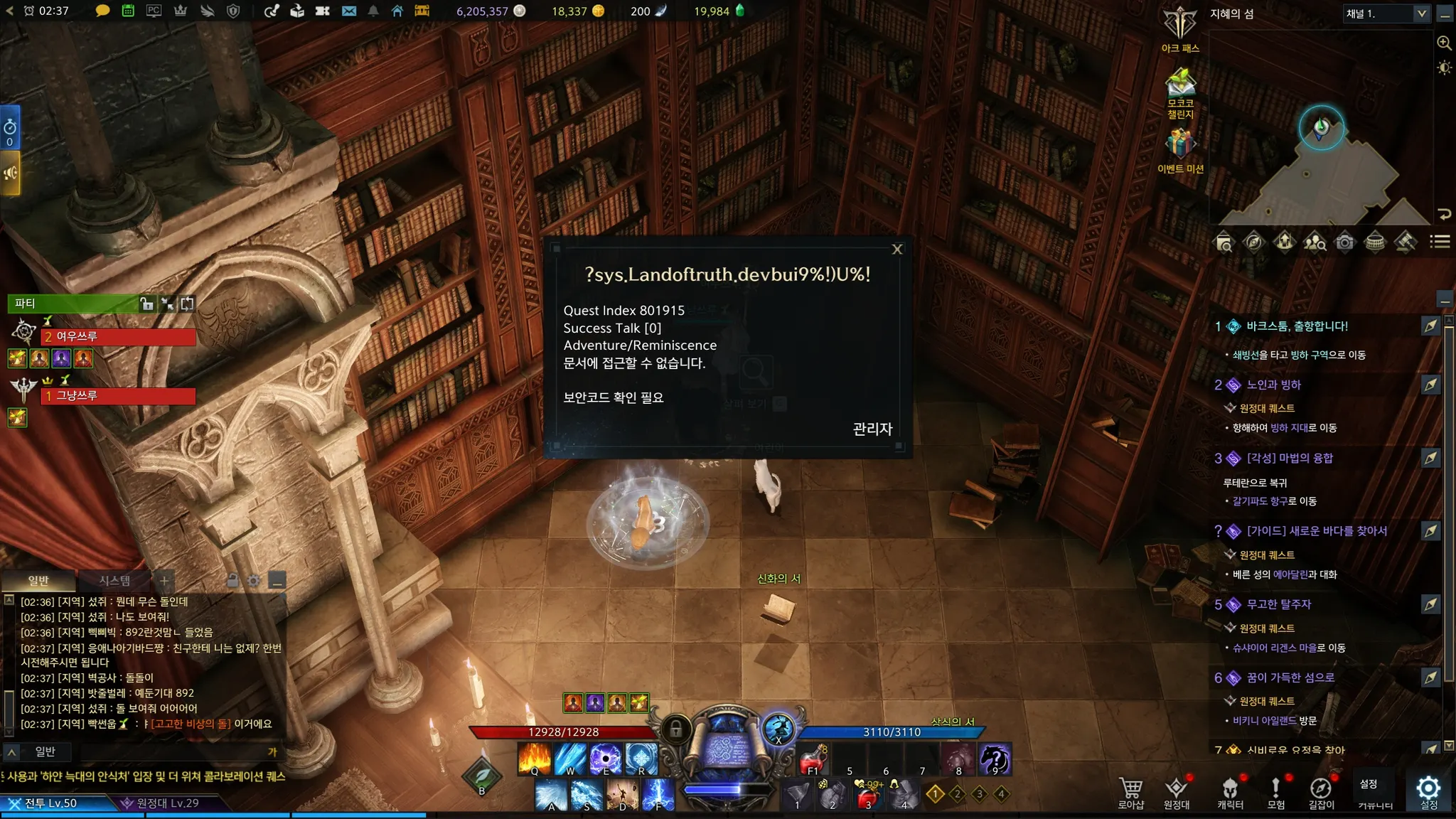This screenshot has width=1456, height=819.
Task: Open the 원정대 menu
Action: pos(1177,791)
